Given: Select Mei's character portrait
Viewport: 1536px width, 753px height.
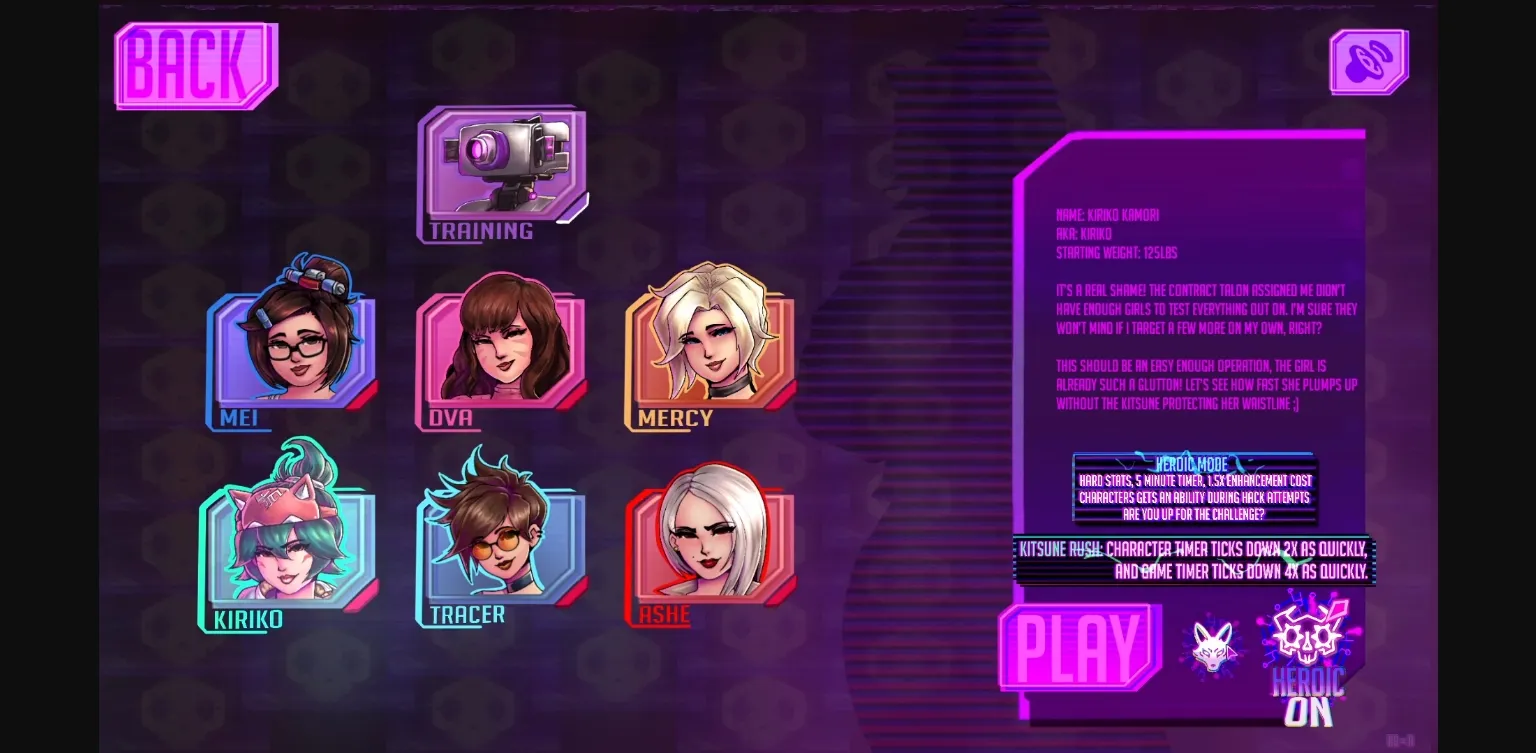Looking at the screenshot, I should point(295,345).
